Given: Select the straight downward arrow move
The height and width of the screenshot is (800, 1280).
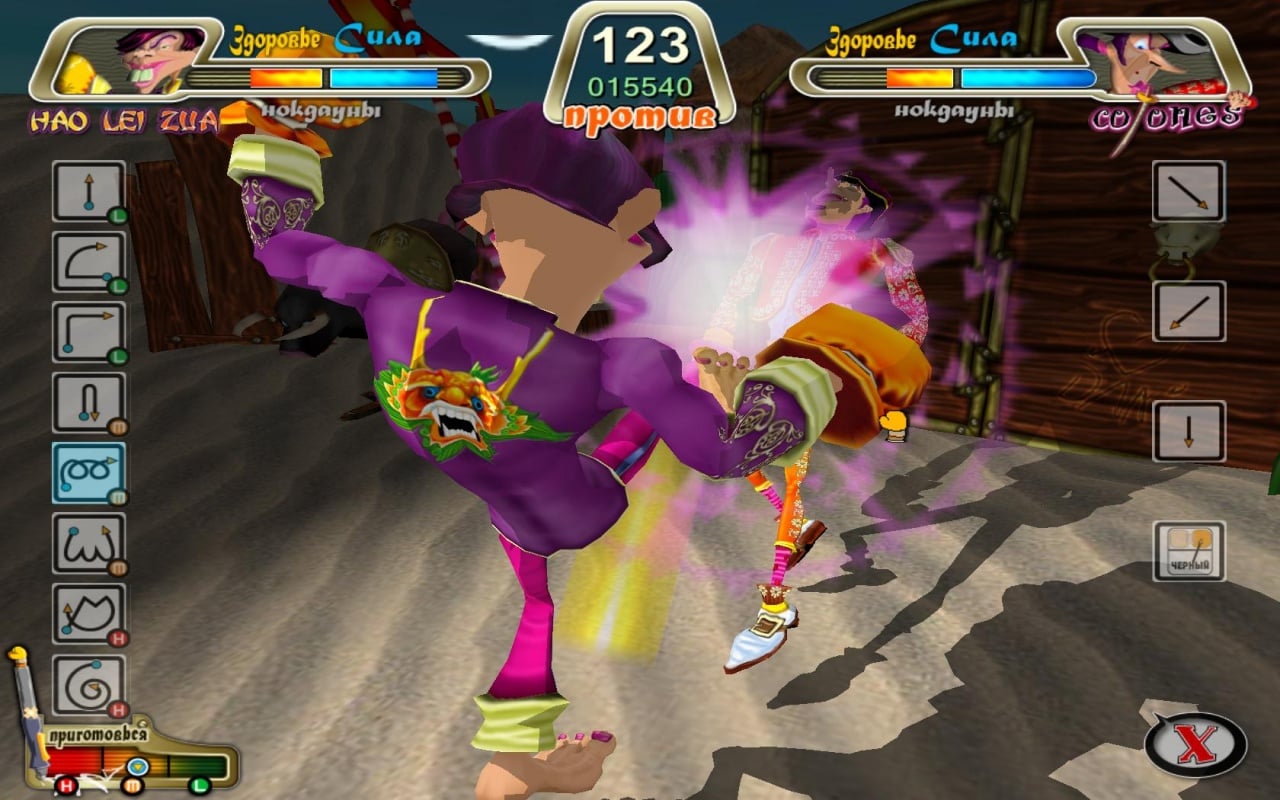Looking at the screenshot, I should point(1189,431).
